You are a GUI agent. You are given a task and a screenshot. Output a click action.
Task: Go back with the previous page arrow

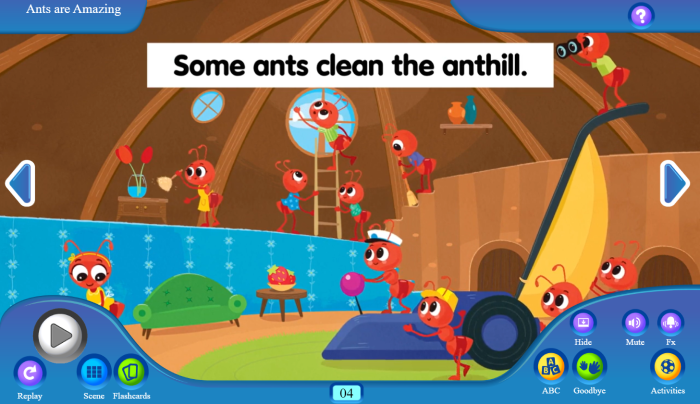[x=20, y=183]
